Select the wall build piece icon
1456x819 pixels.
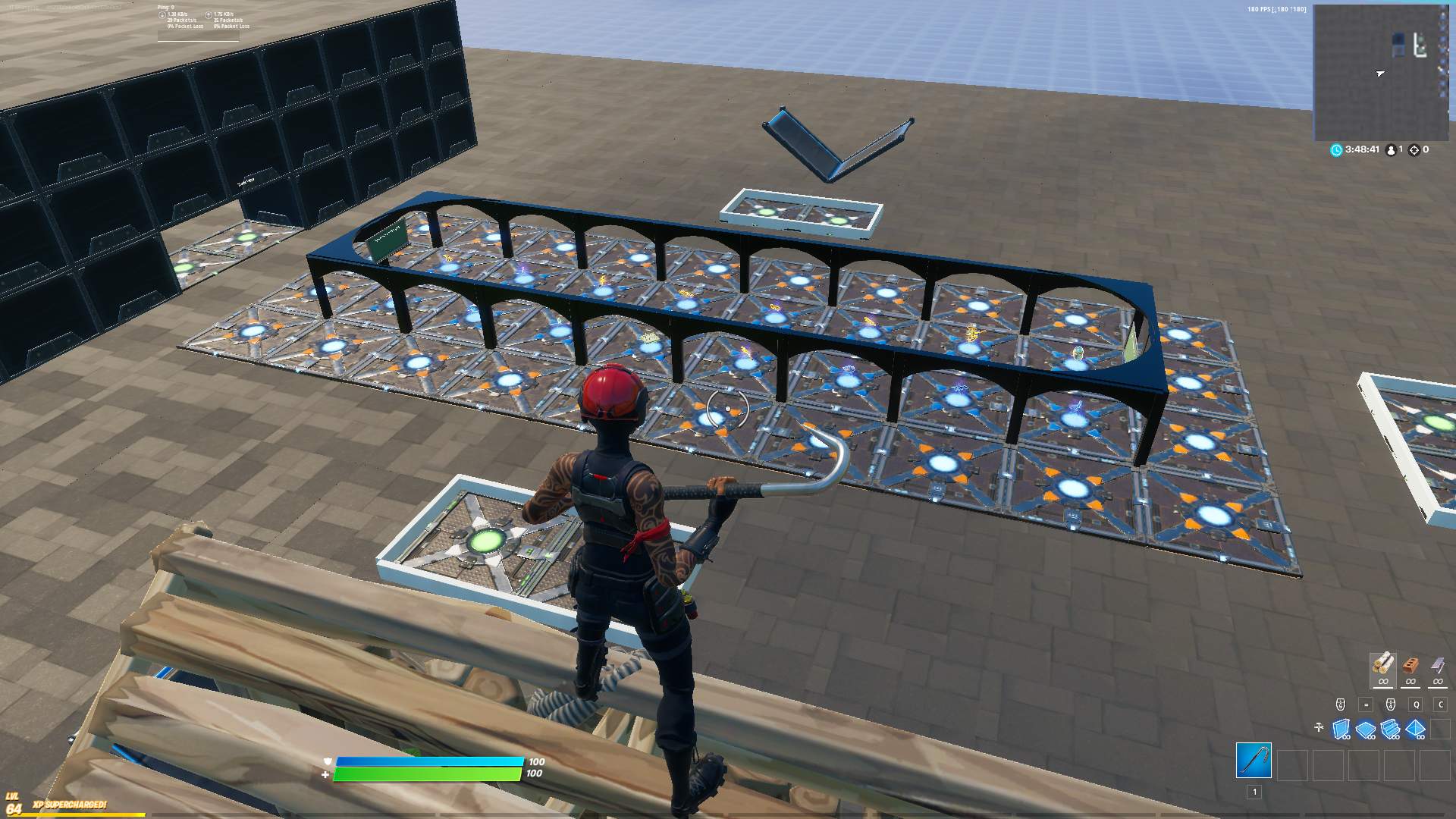click(x=1341, y=729)
